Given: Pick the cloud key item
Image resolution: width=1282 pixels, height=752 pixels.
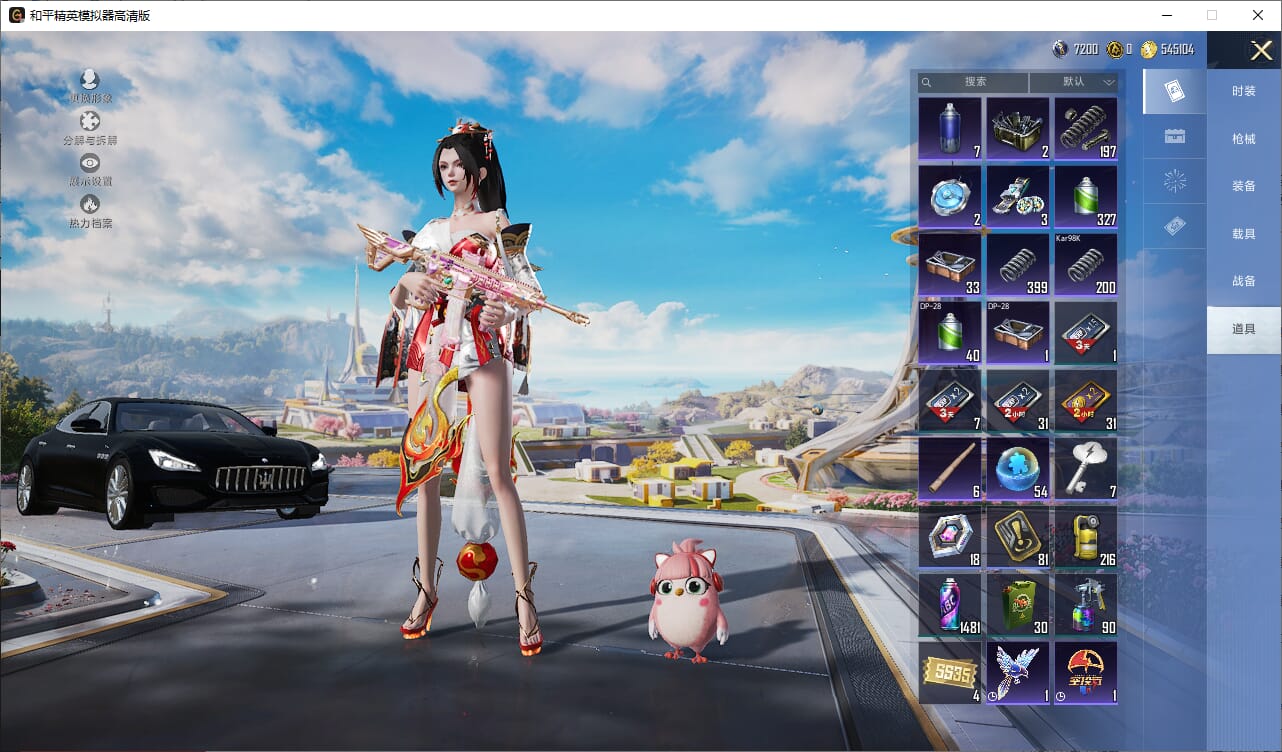Looking at the screenshot, I should coord(1086,468).
